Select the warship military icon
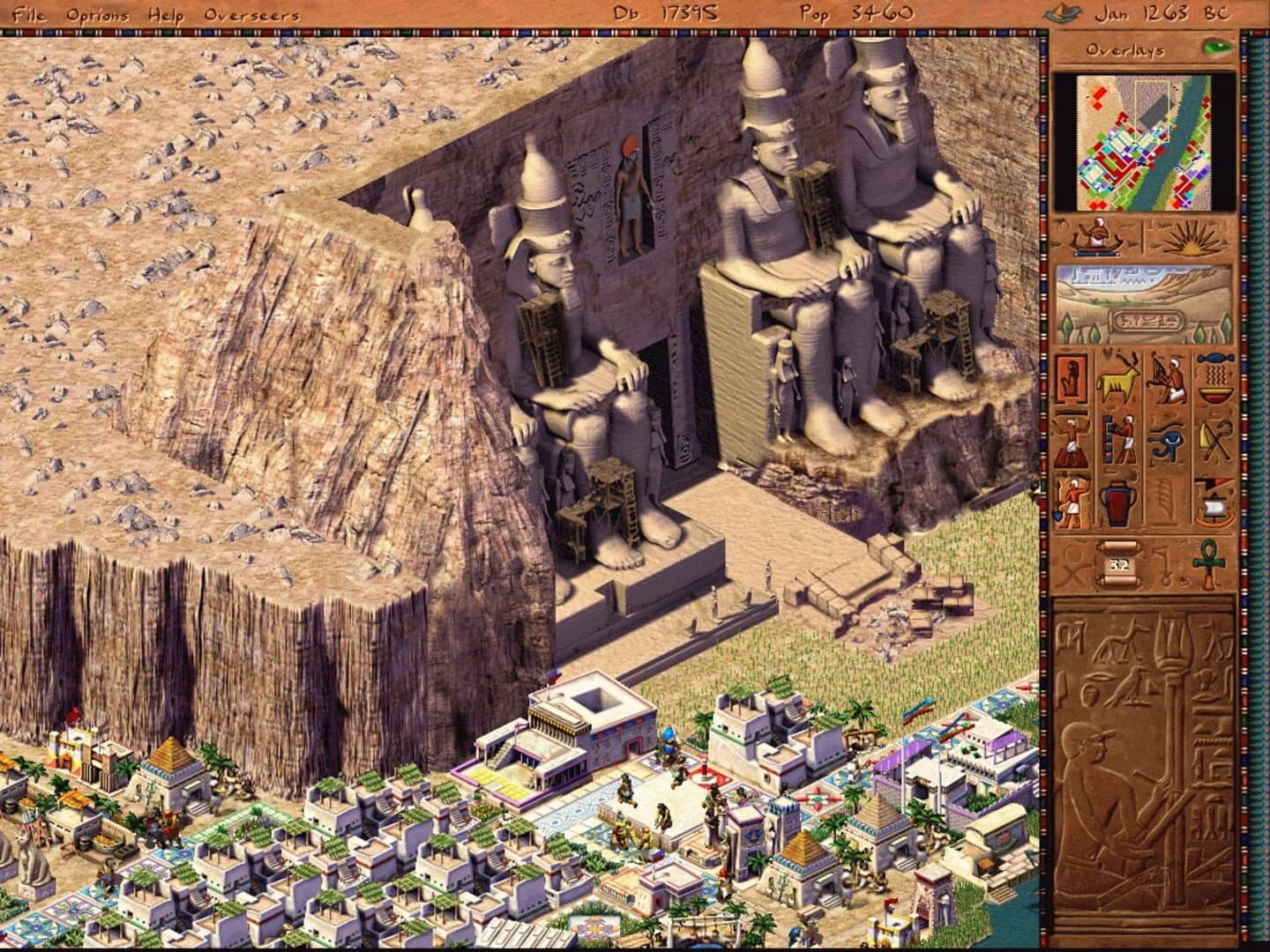Screen dimensions: 1270x952 (x=1214, y=502)
